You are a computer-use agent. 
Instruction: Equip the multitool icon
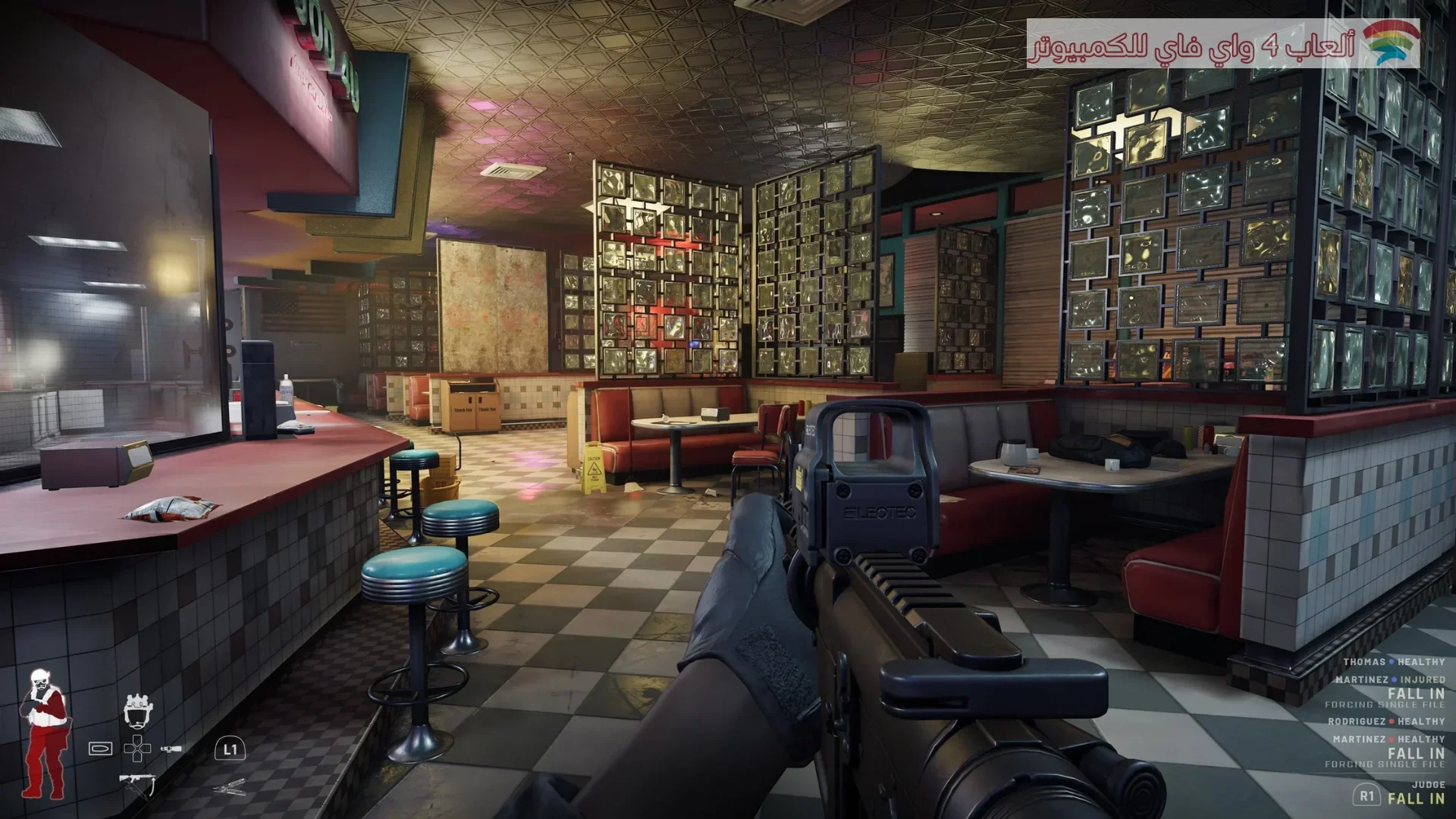(x=229, y=788)
